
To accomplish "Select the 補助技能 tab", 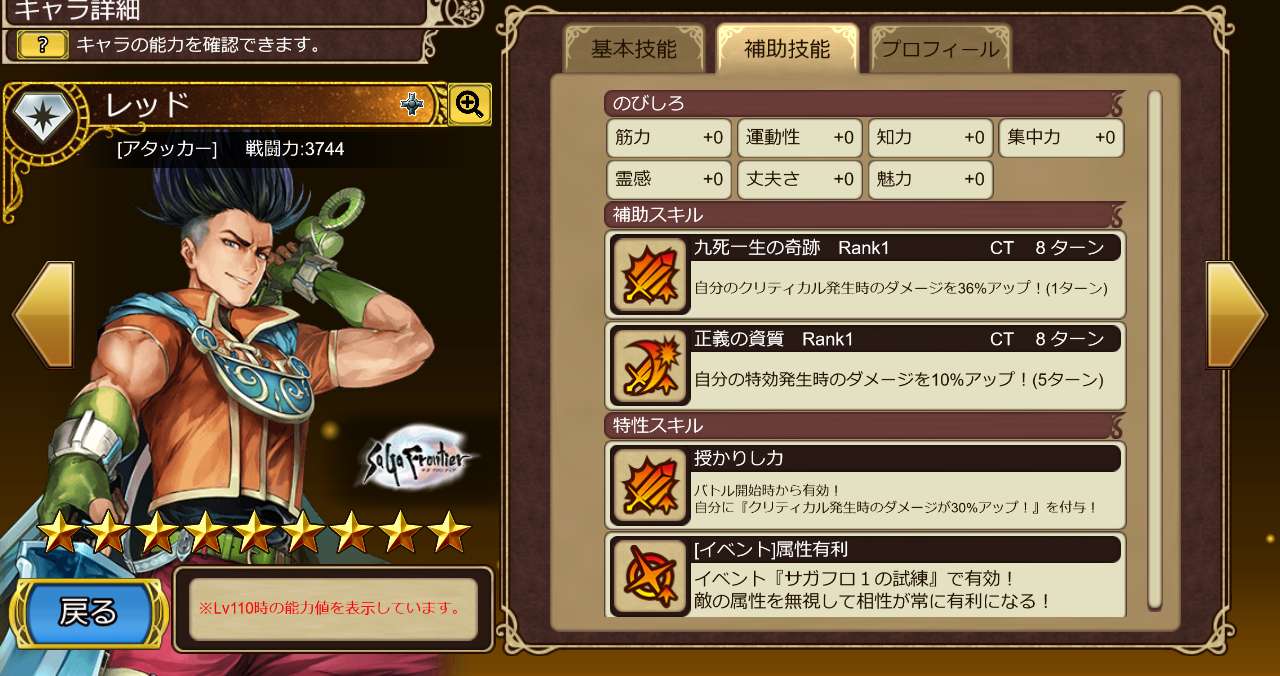I will pos(787,49).
